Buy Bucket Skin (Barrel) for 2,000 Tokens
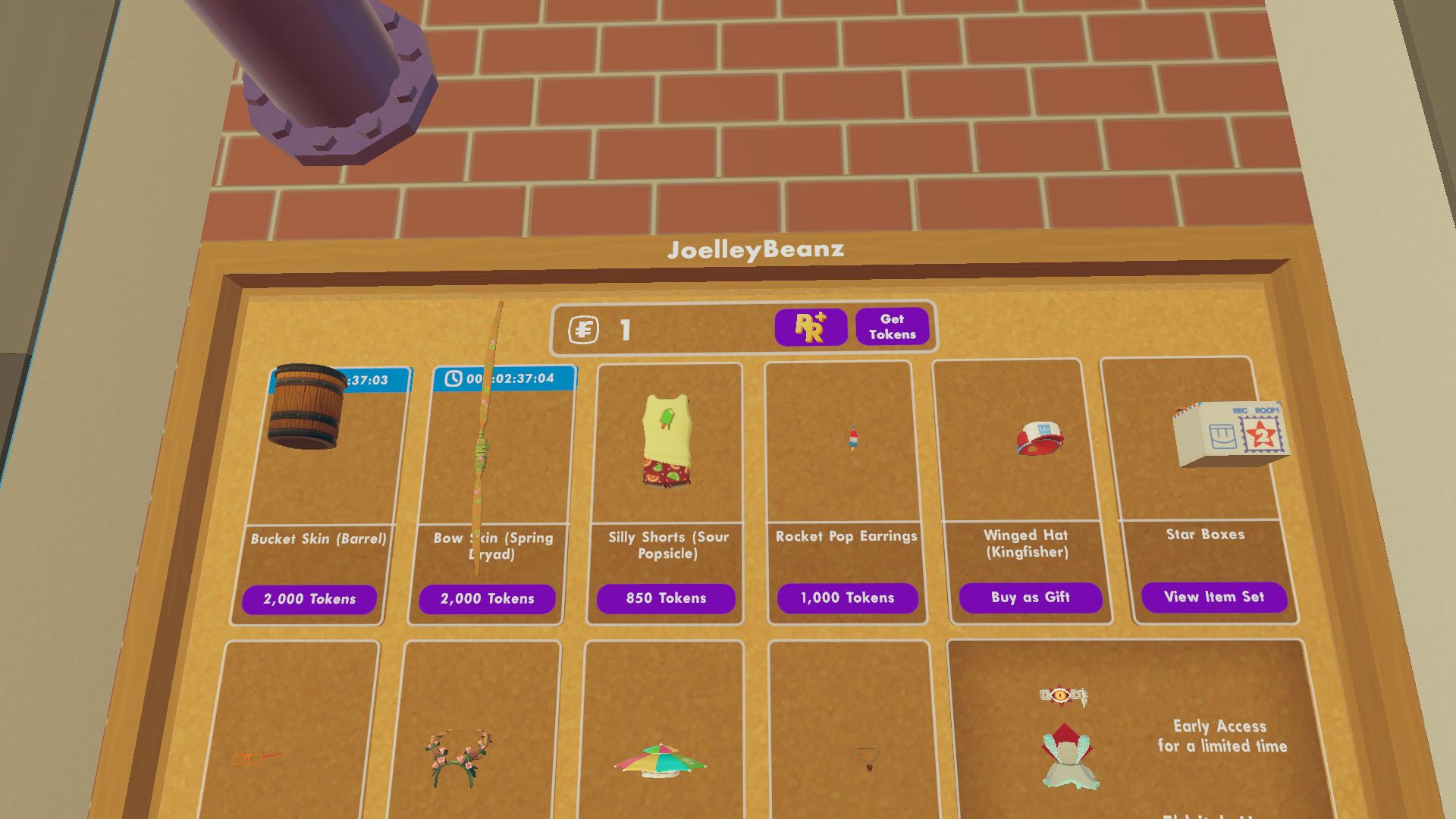This screenshot has width=1456, height=819. coord(309,598)
